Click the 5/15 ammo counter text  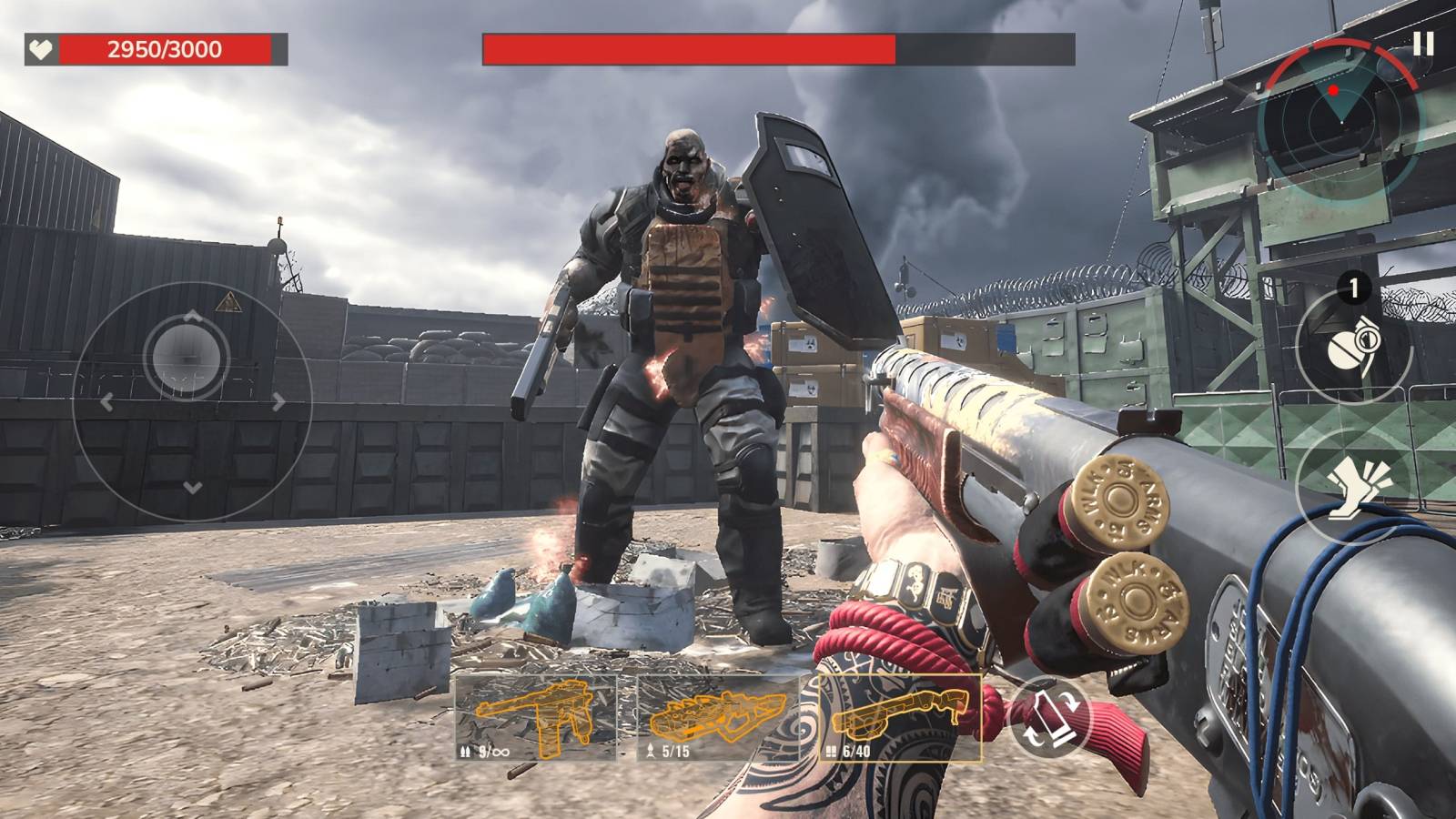673,752
